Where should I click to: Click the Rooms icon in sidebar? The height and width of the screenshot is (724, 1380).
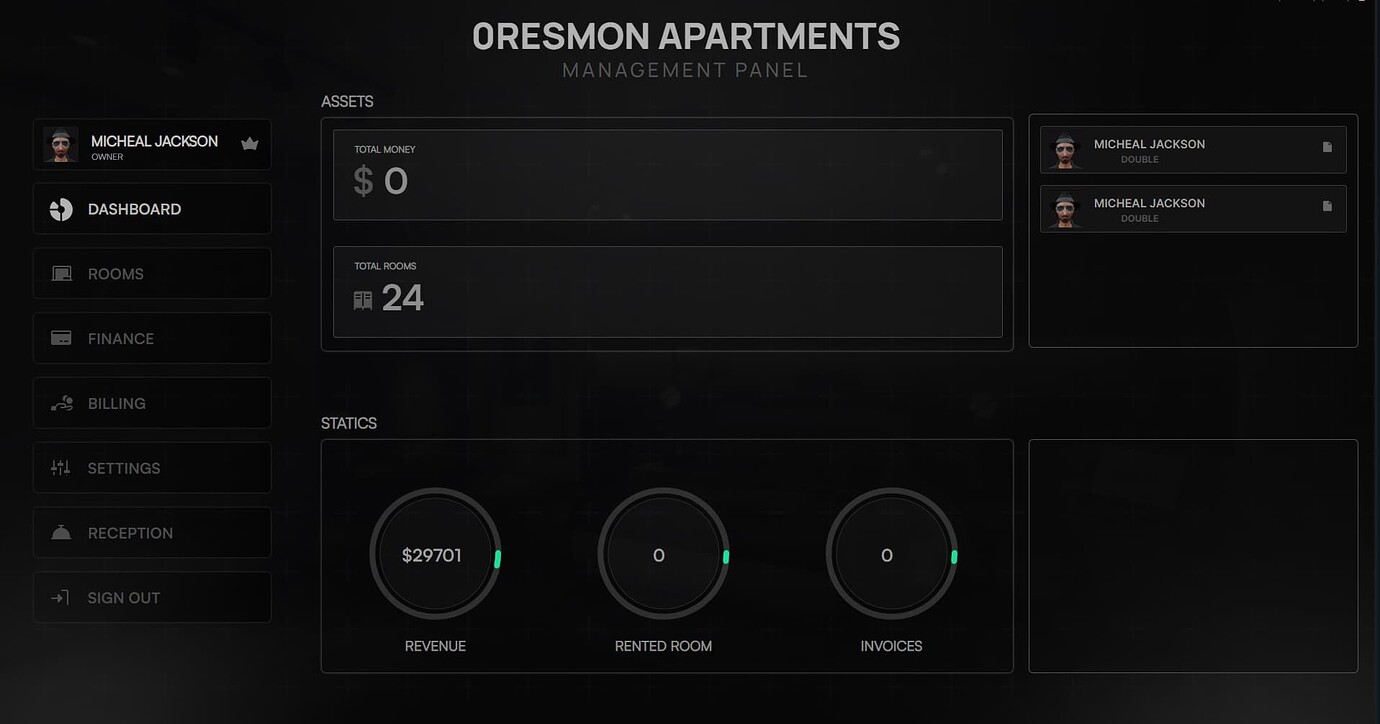[x=61, y=273]
